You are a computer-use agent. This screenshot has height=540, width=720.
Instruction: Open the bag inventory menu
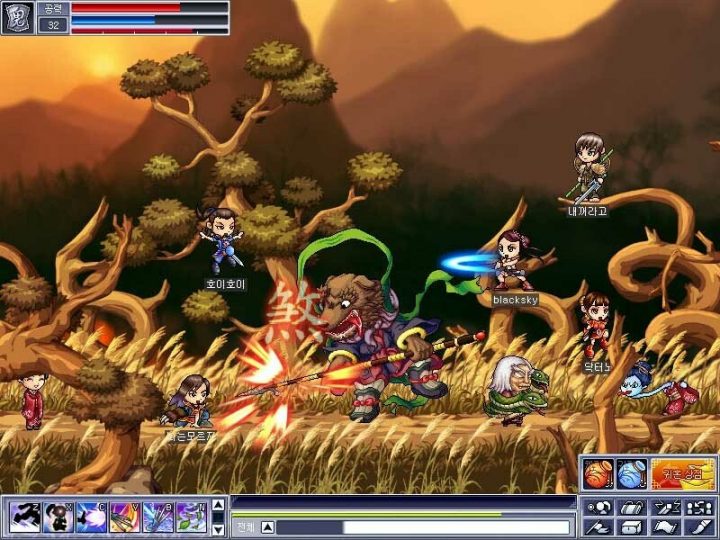click(632, 507)
